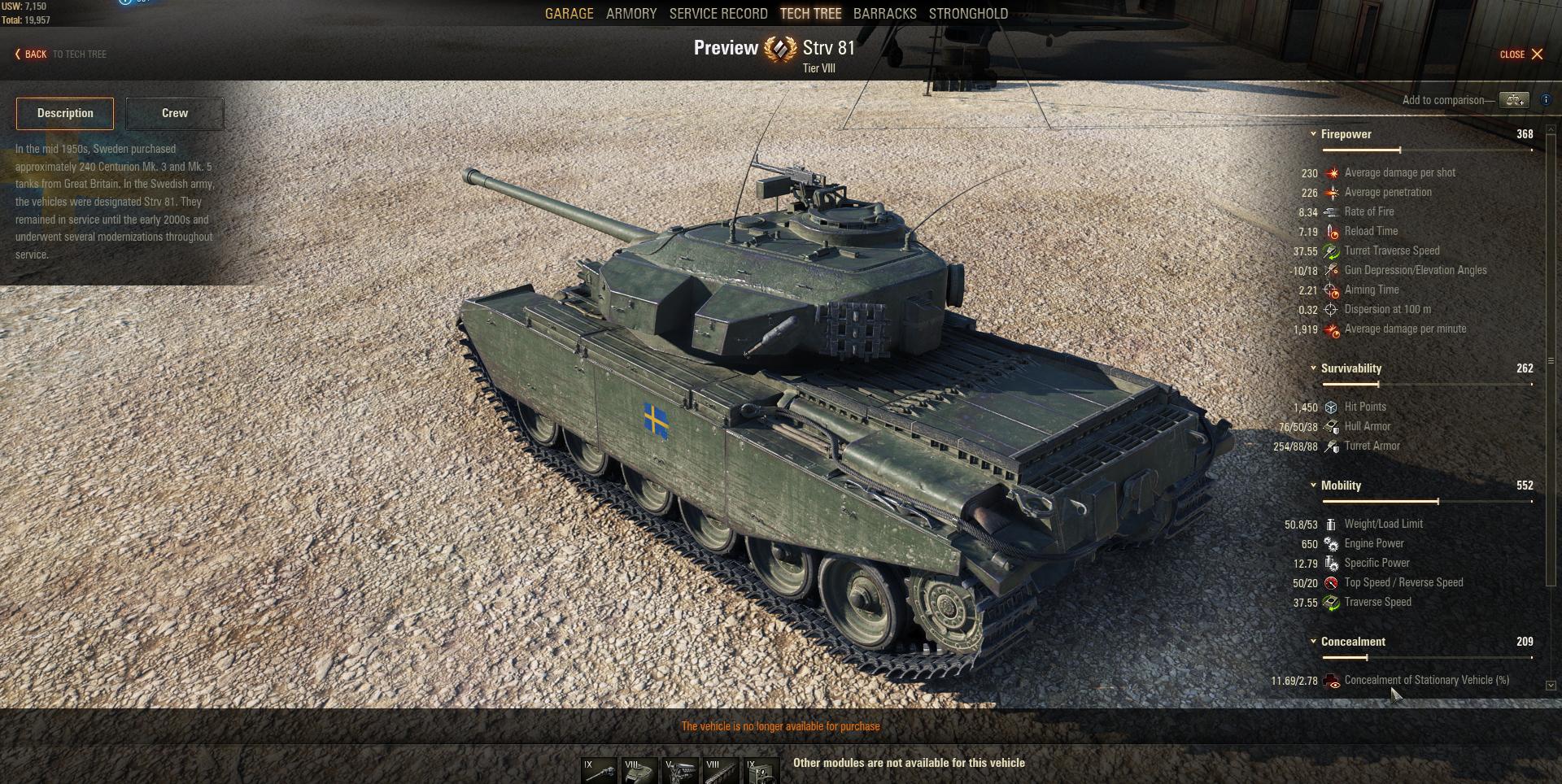Image resolution: width=1562 pixels, height=784 pixels.
Task: Close the vehicle preview
Action: tap(1521, 54)
